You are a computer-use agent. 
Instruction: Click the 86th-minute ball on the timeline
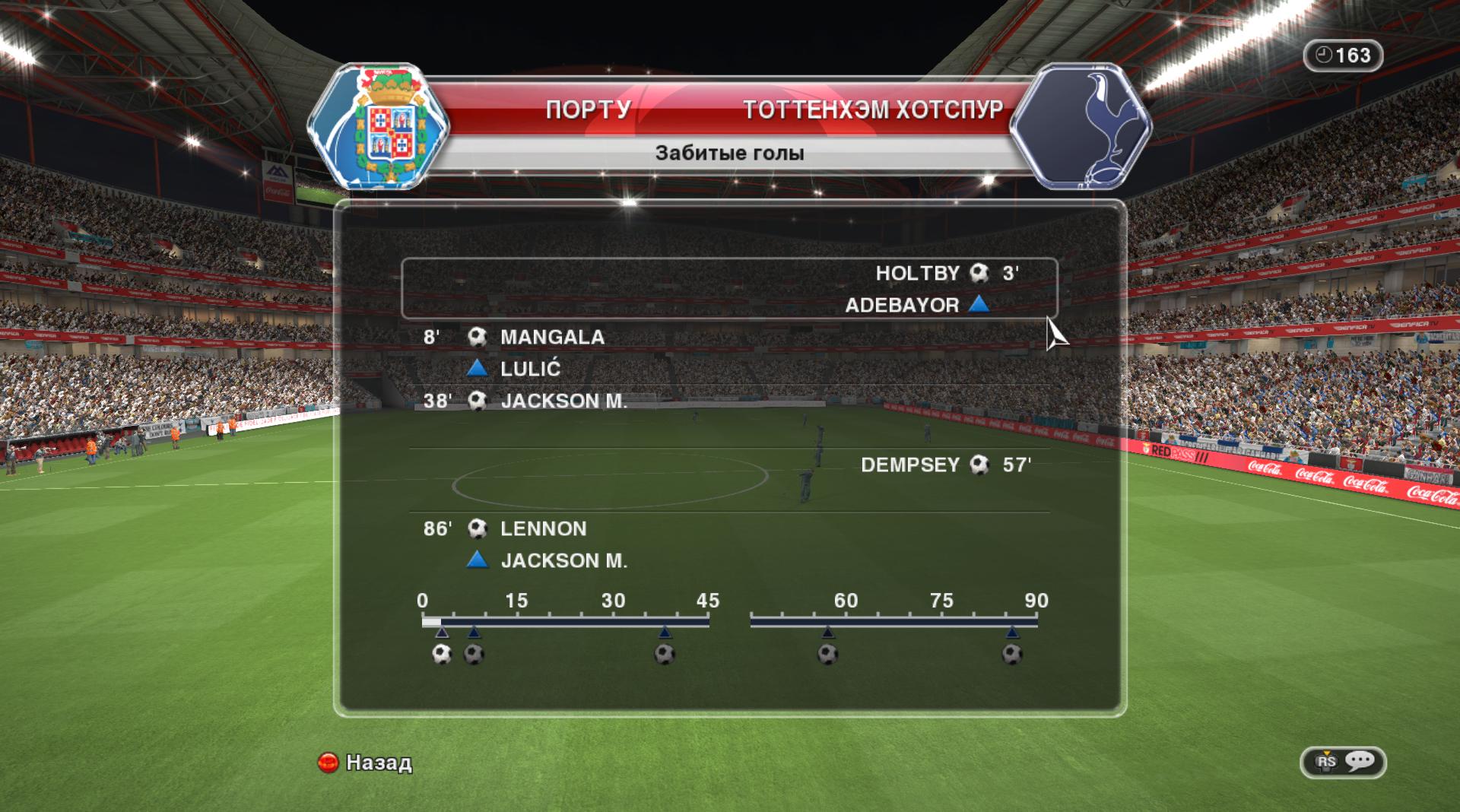click(1012, 654)
